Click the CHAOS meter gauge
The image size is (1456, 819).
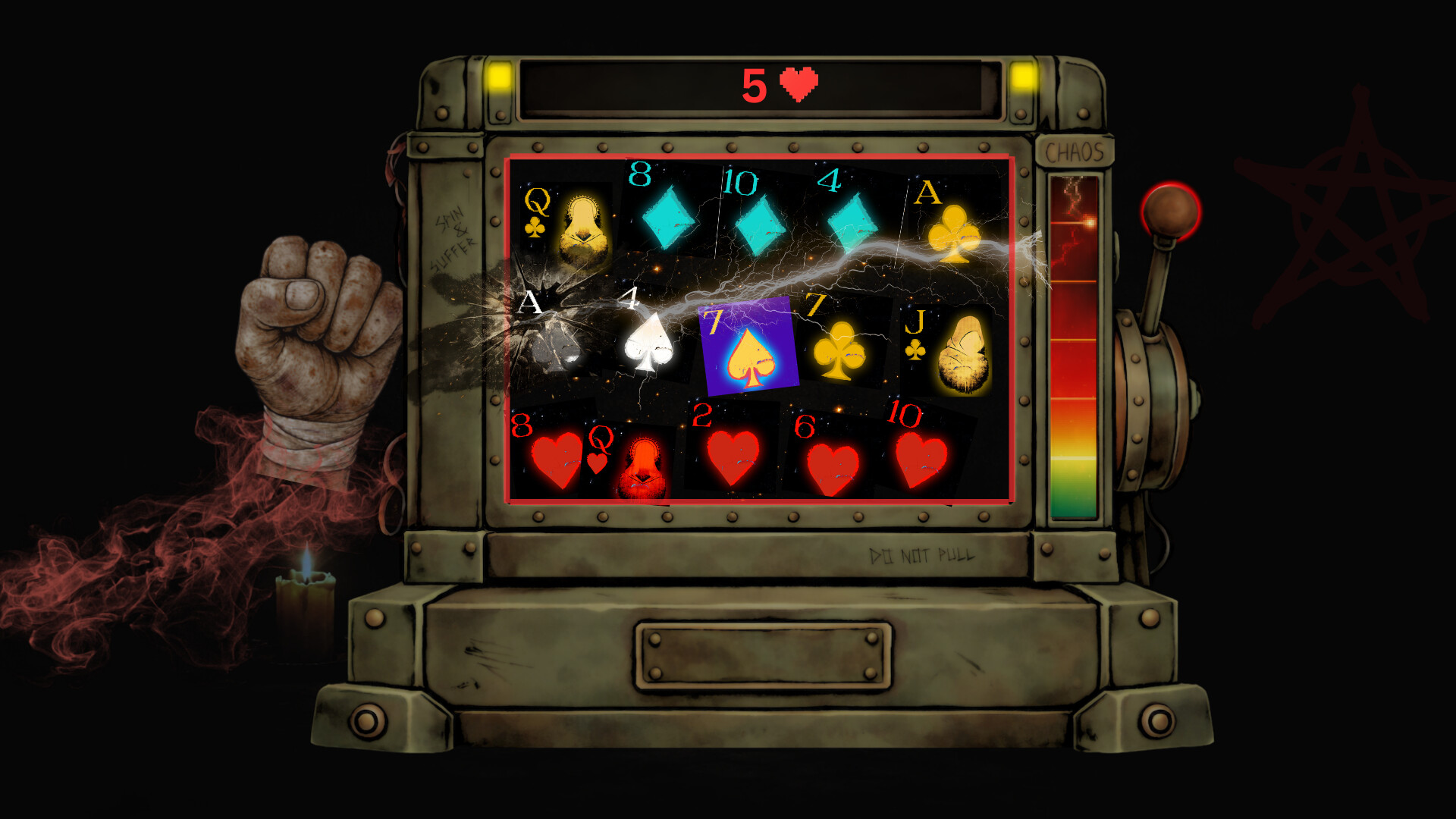click(1072, 341)
